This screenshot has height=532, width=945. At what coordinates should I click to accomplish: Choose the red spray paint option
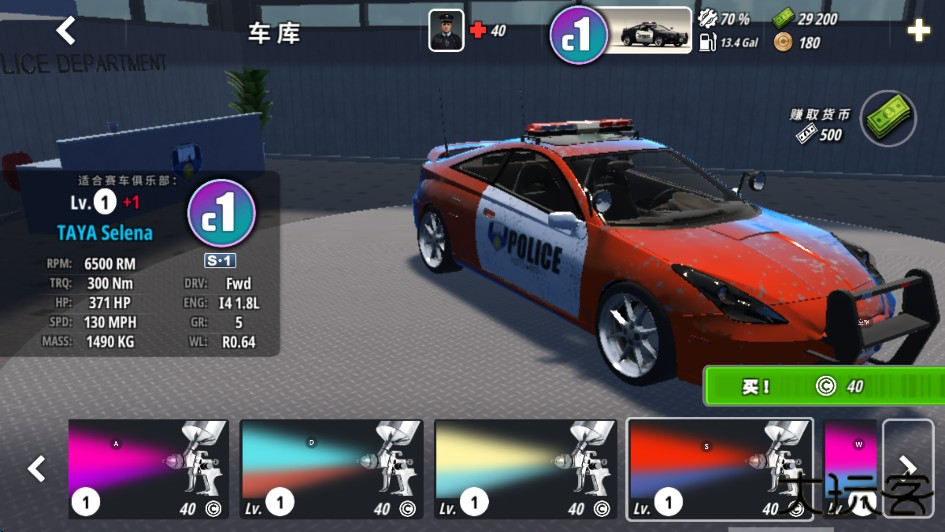click(720, 468)
